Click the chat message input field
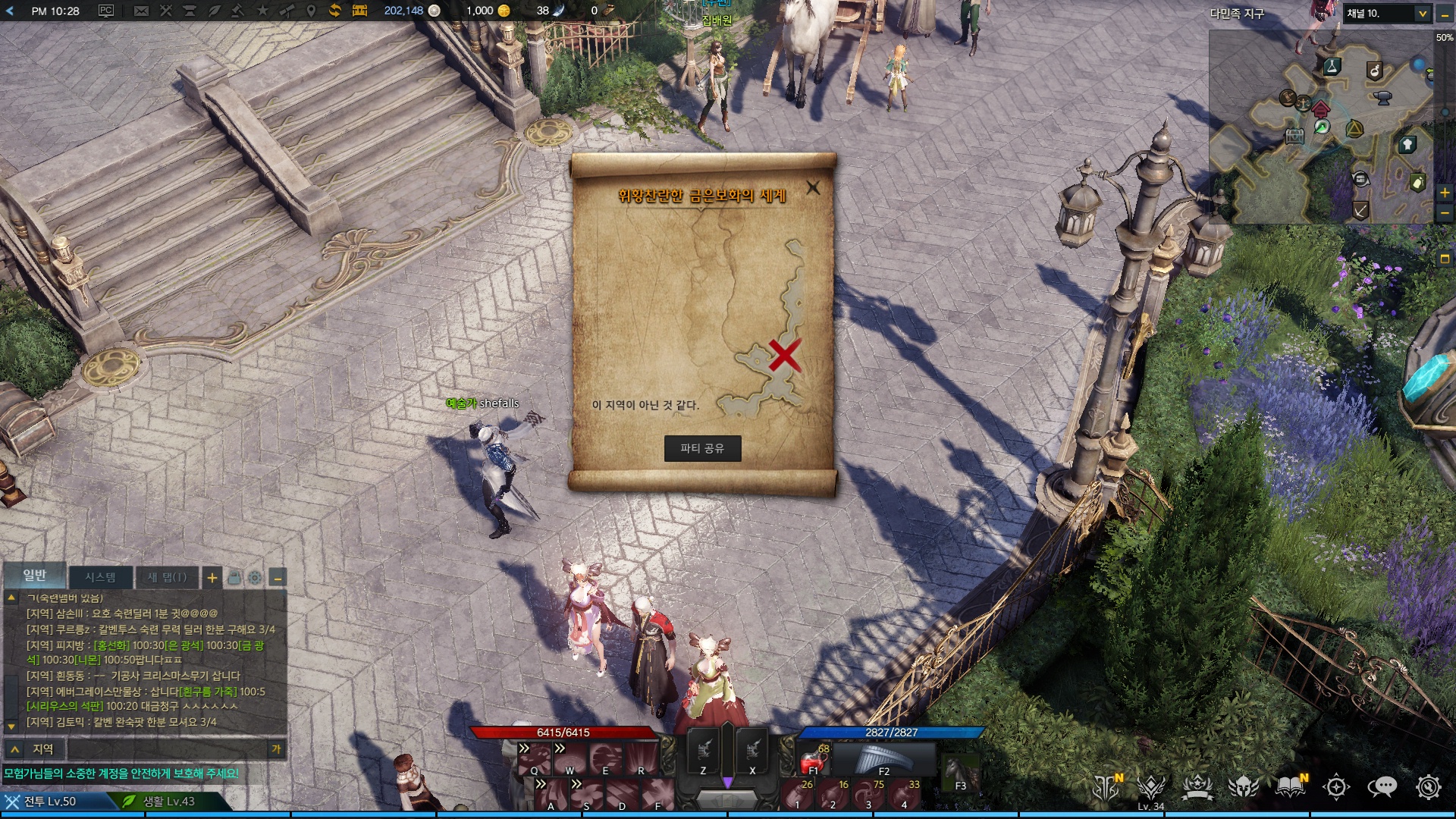 coord(167,749)
